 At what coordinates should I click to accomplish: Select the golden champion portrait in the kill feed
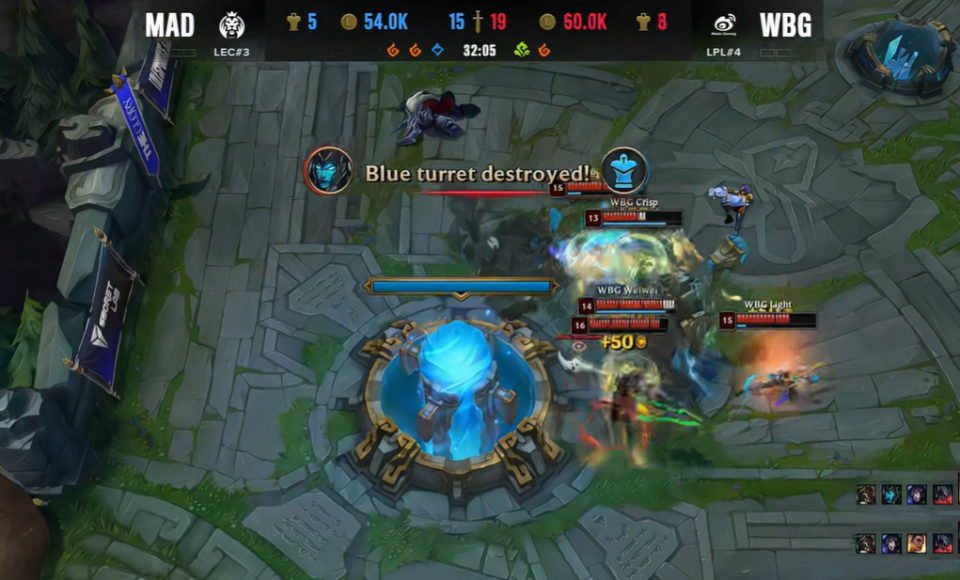click(916, 543)
